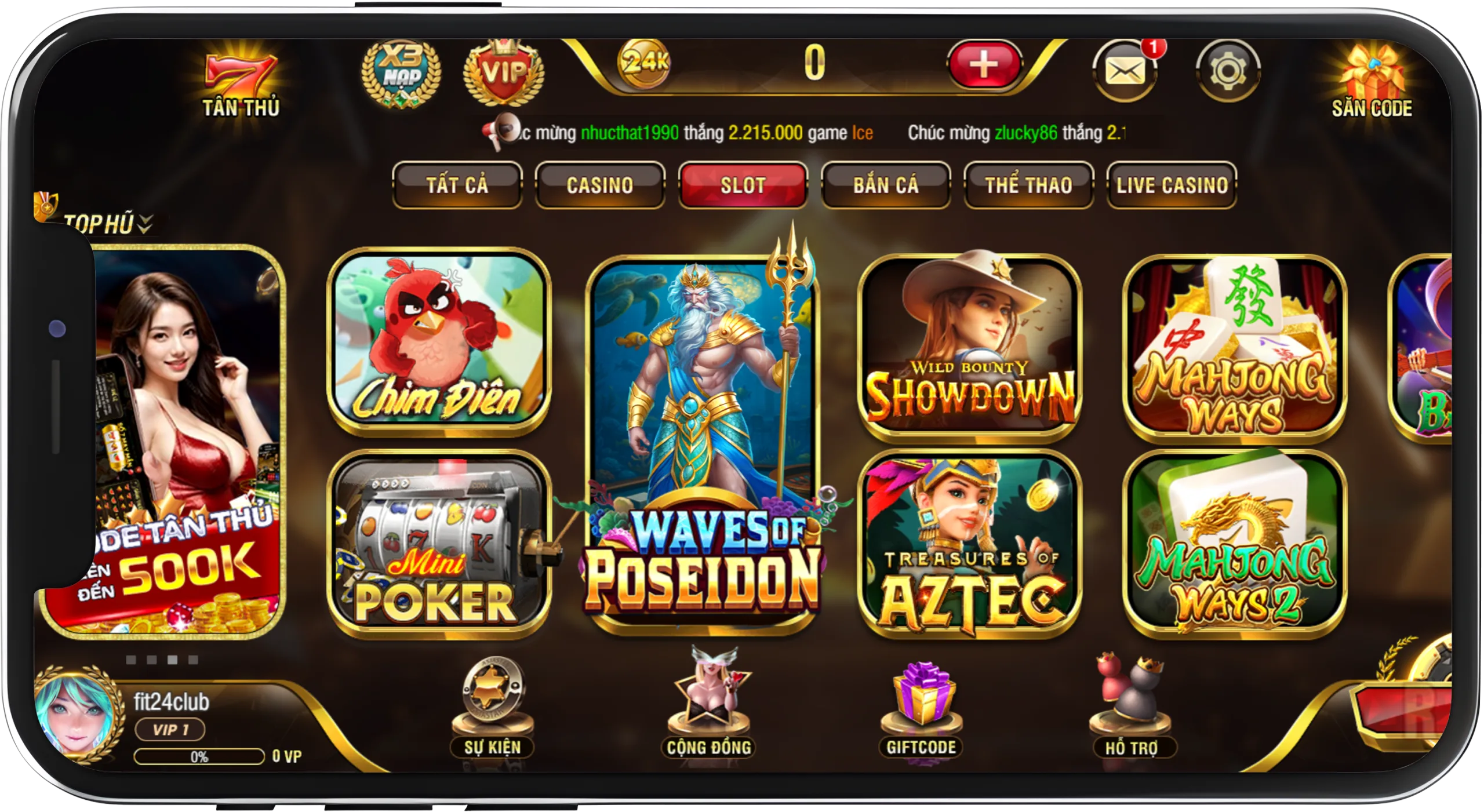
Task: Select the BẮN CÁ category
Action: coord(886,184)
